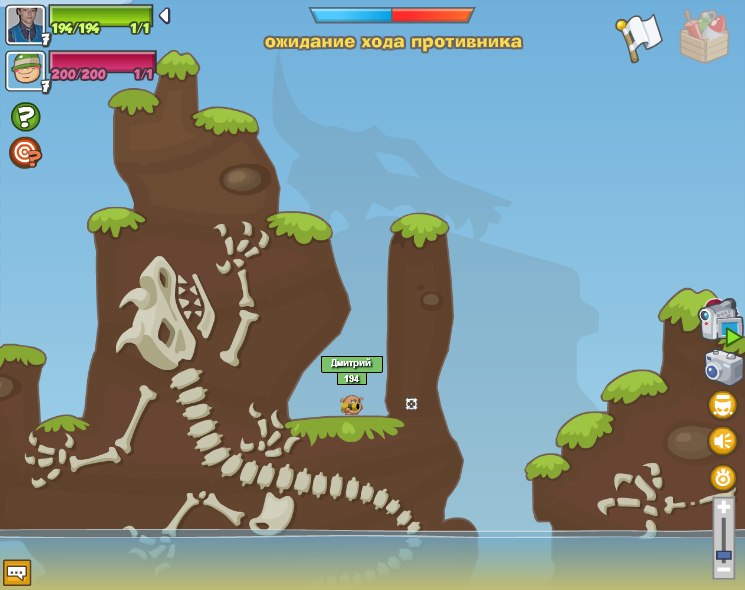Collapse the player panel with the white arrow
The image size is (745, 590).
tap(165, 16)
